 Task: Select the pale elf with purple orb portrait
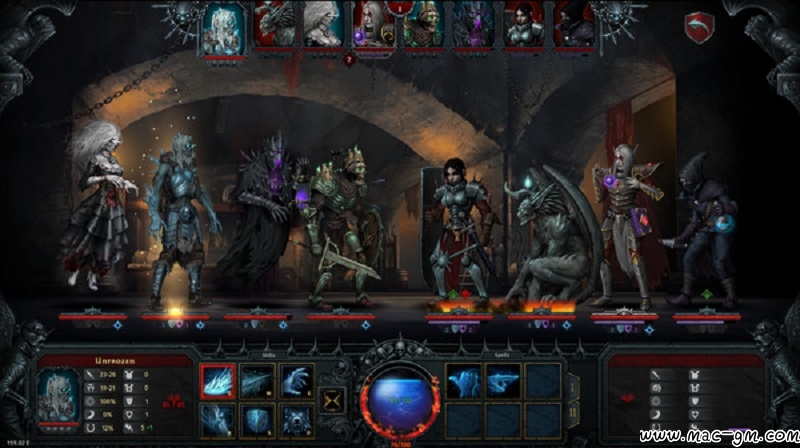[372, 25]
